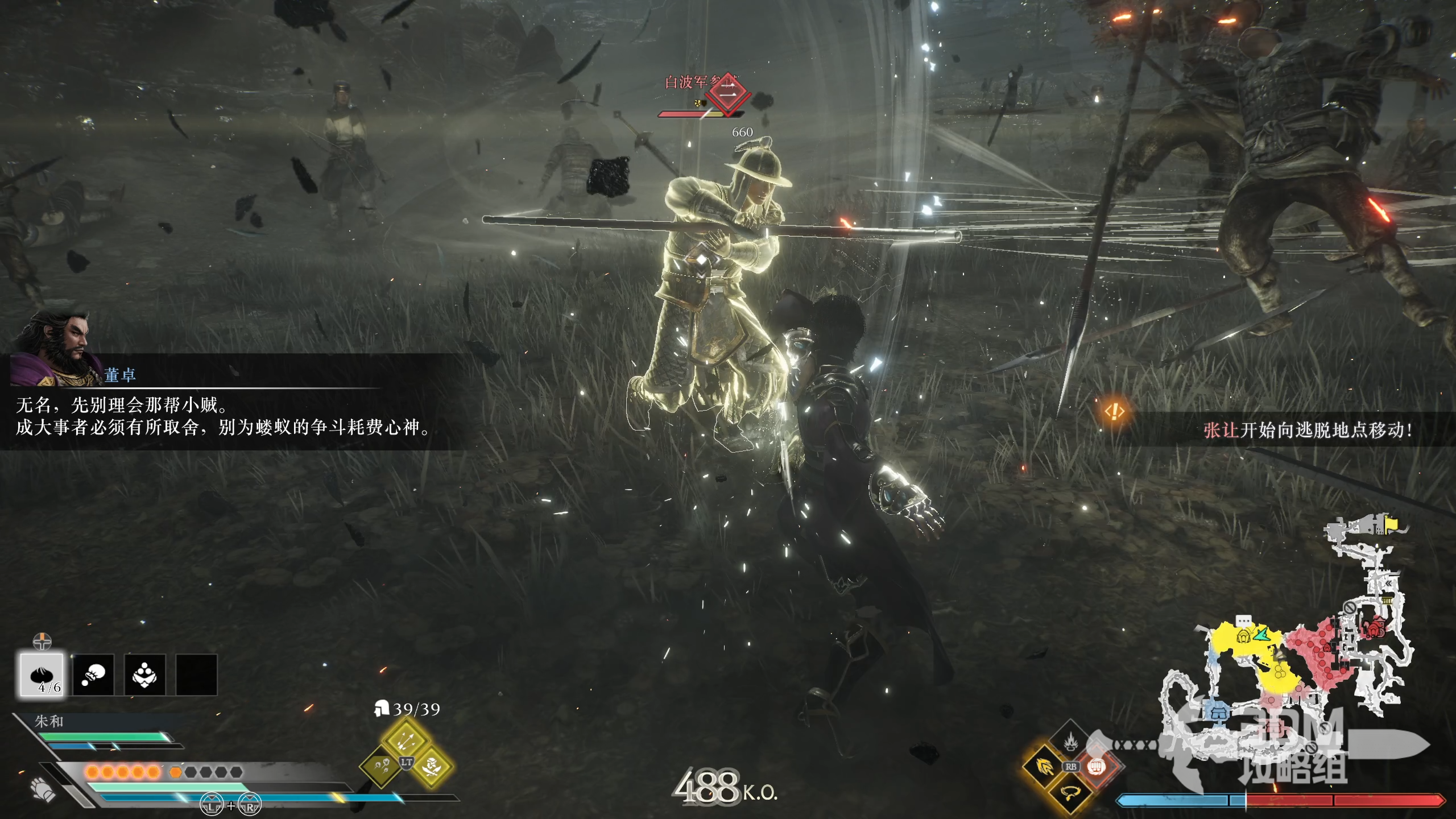Image resolution: width=1456 pixels, height=819 pixels.
Task: Click the red enemy officer marker overhead
Action: click(728, 94)
